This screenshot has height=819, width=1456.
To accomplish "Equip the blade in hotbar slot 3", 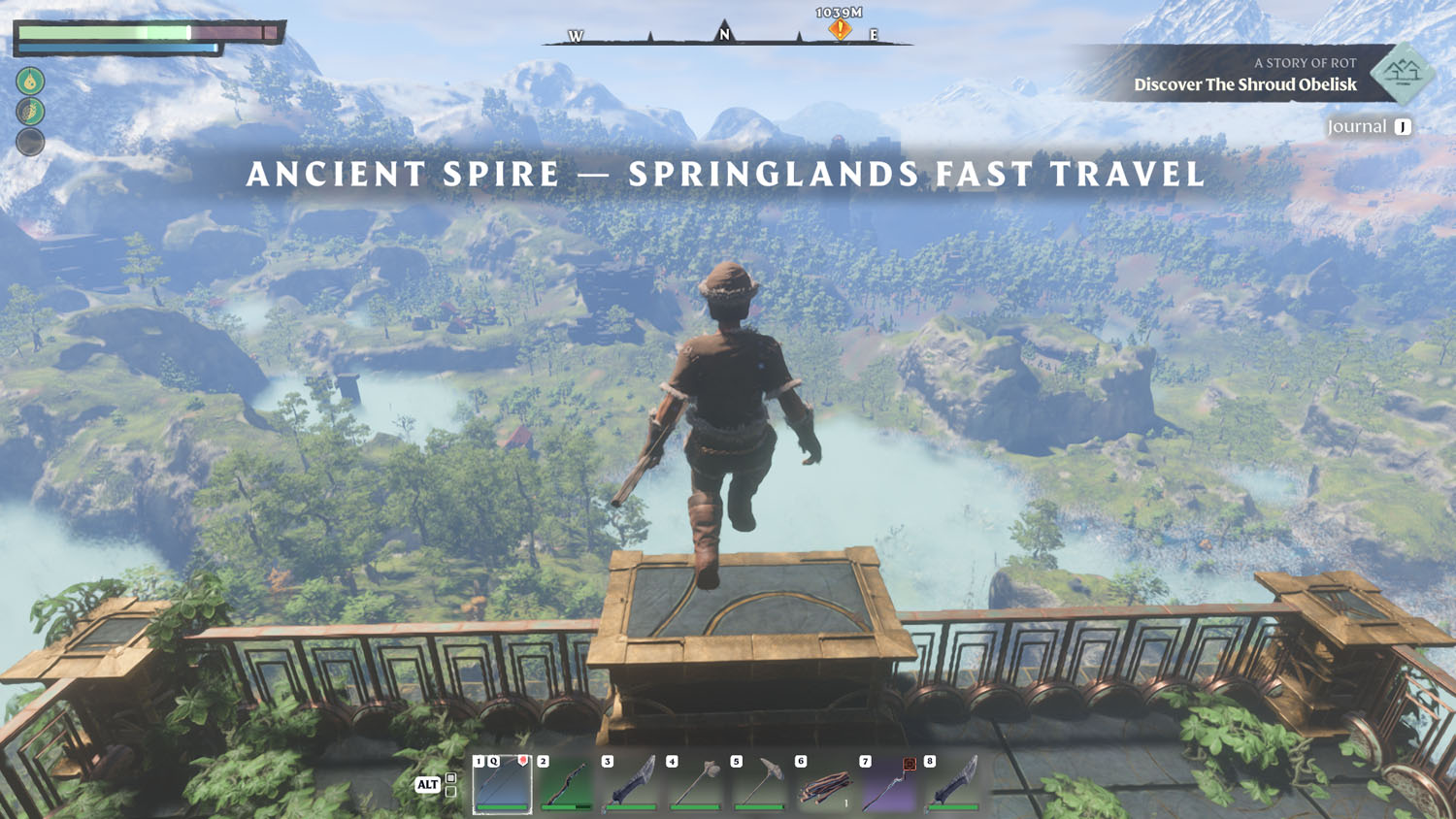I will coord(631,784).
